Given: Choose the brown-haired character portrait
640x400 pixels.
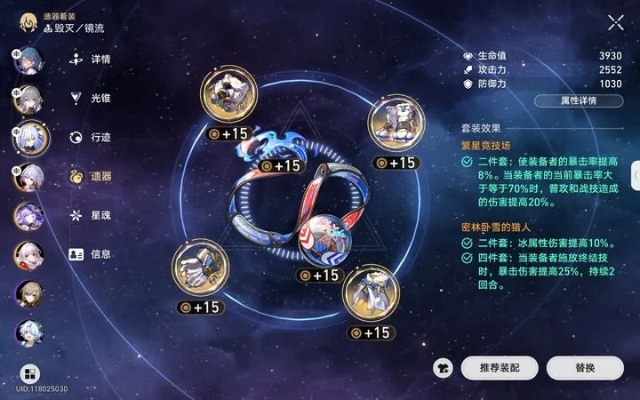Looking at the screenshot, I should pos(27,293).
